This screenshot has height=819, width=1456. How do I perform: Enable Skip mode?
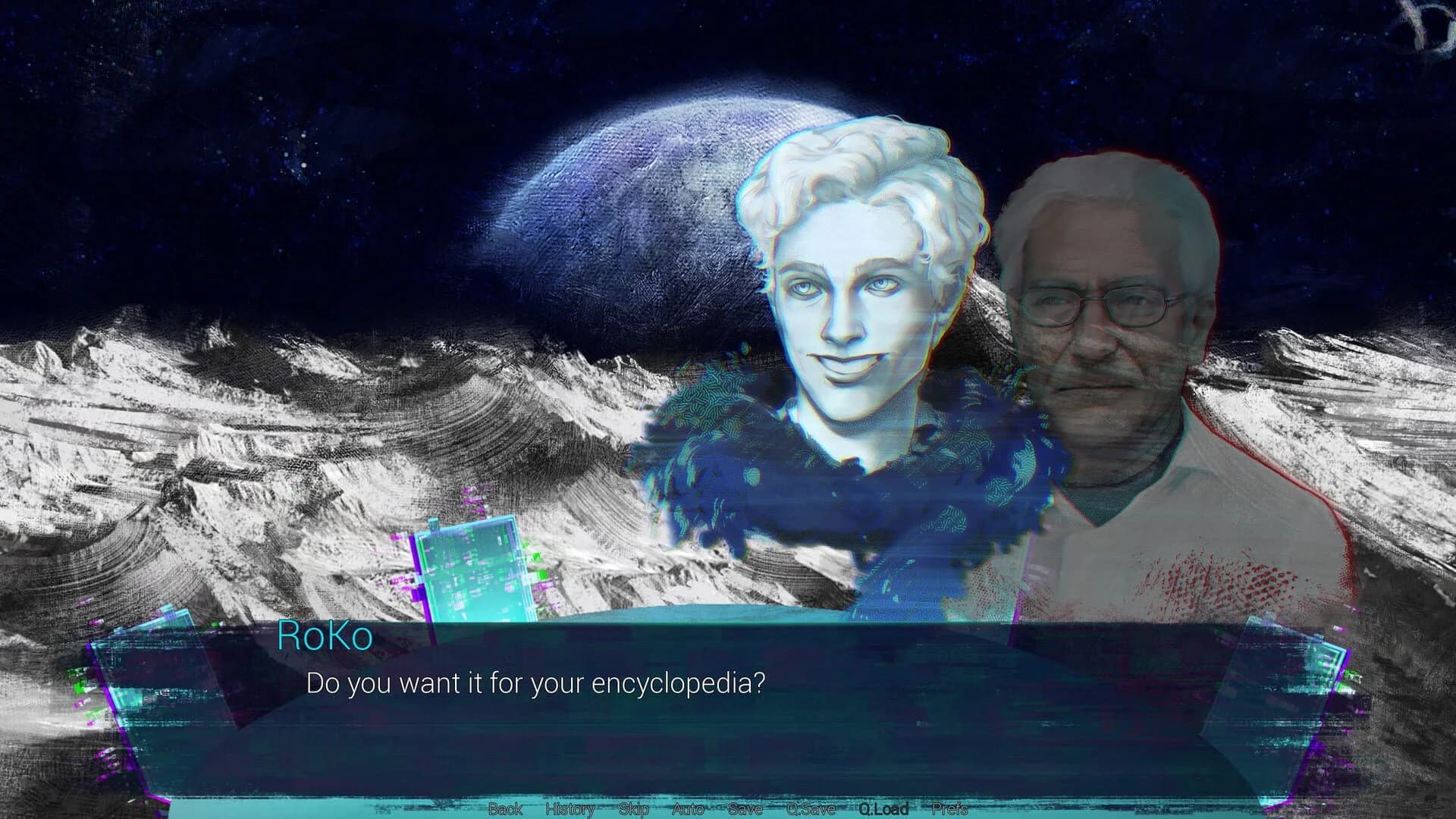click(x=632, y=810)
